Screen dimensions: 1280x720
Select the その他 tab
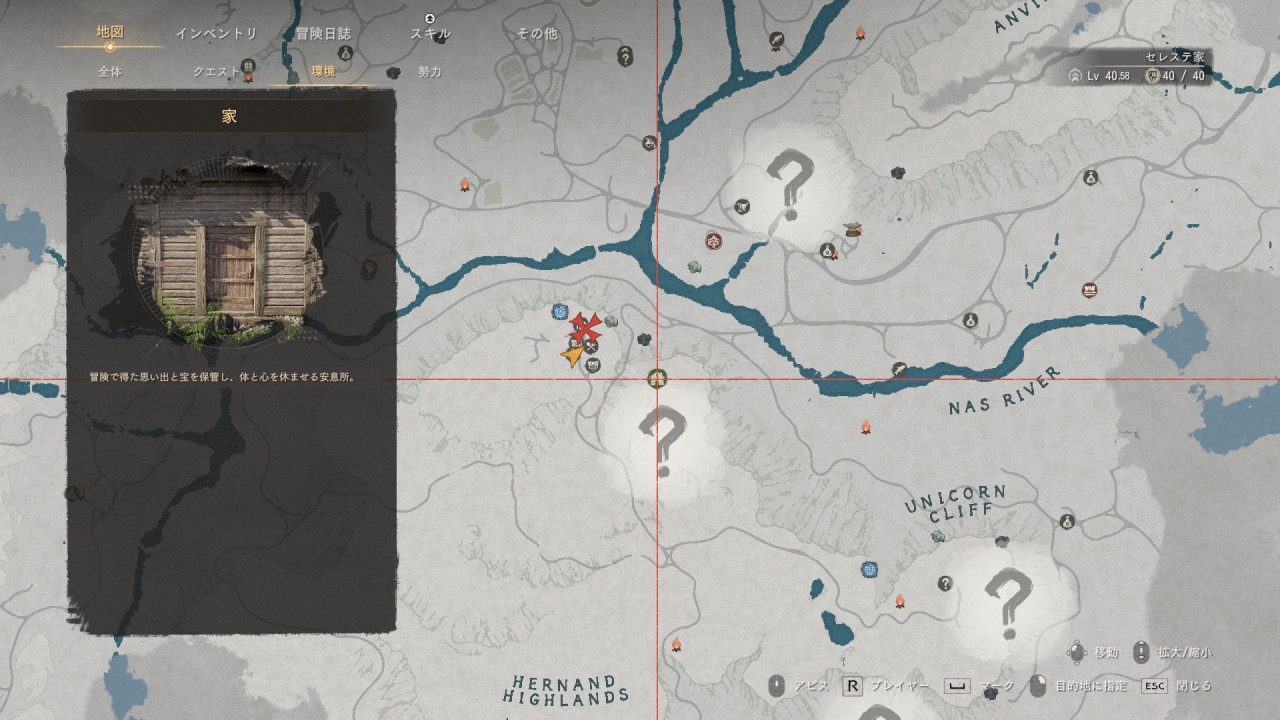[537, 33]
